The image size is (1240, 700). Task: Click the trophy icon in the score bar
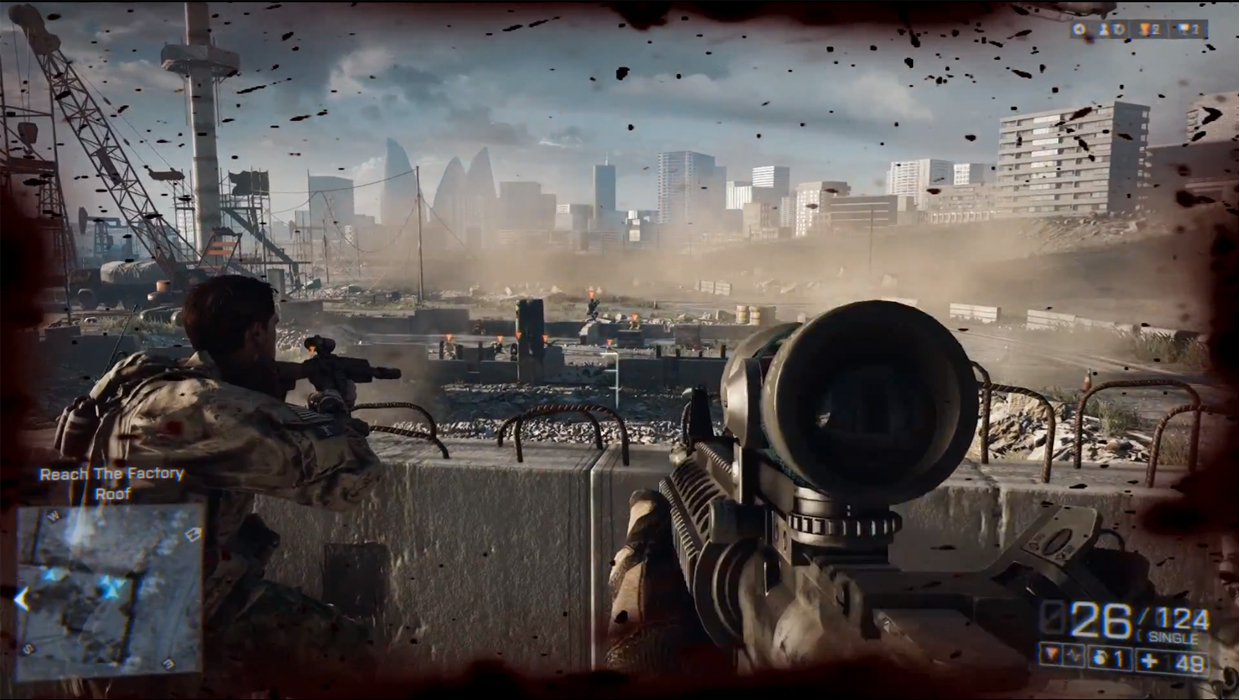click(1184, 30)
